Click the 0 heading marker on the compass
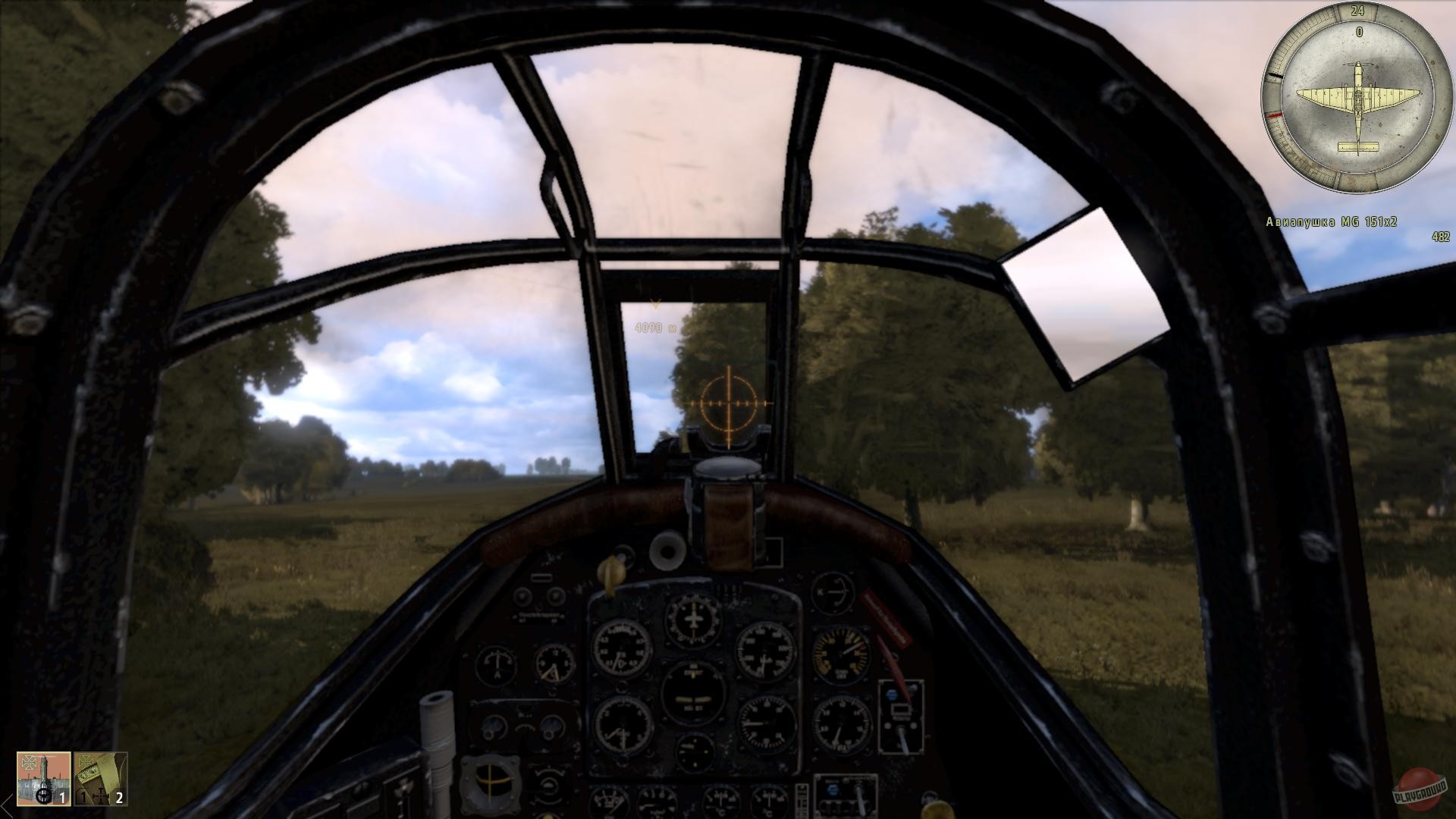 tap(1358, 32)
